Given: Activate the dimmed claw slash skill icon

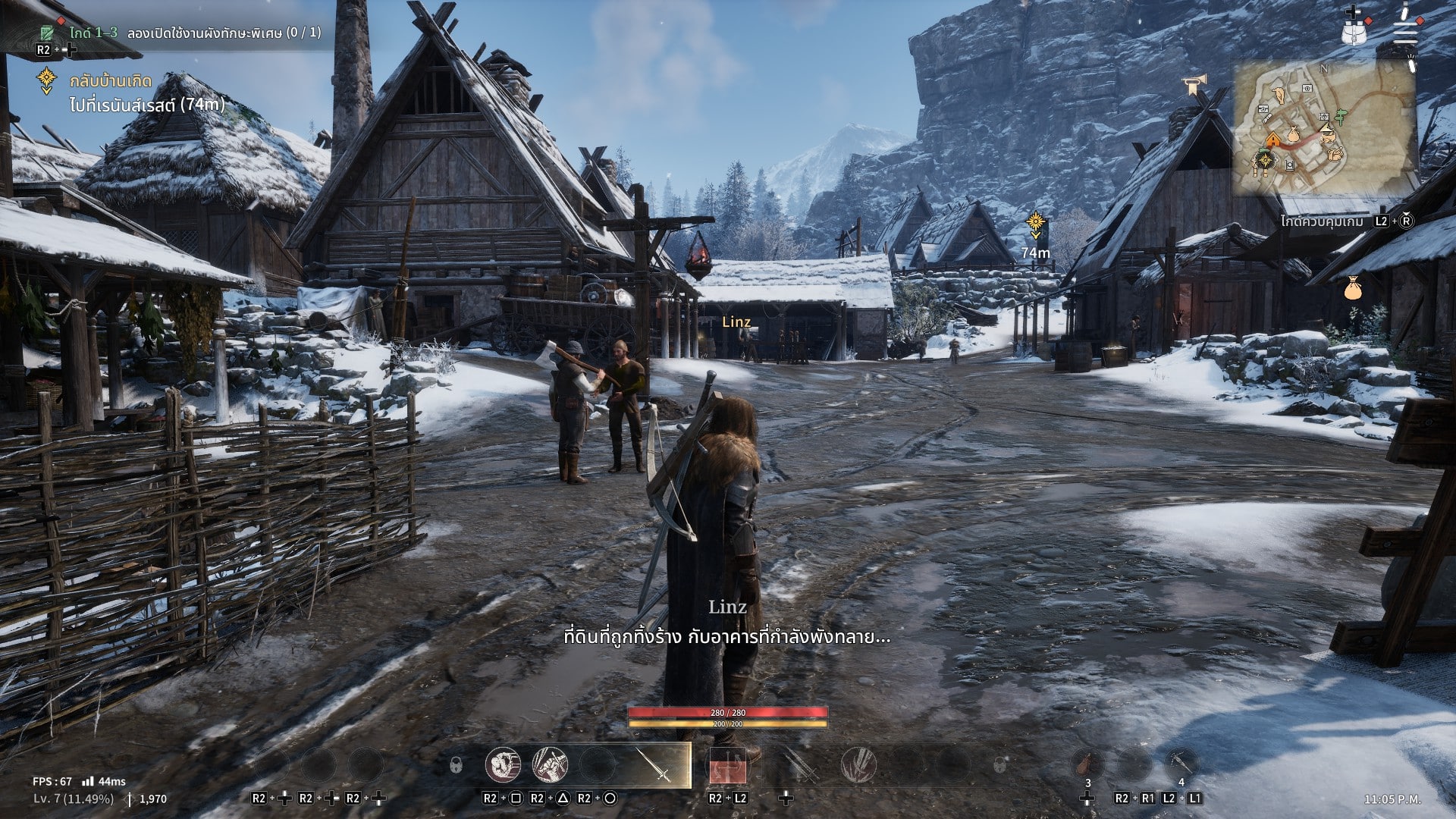Looking at the screenshot, I should [858, 764].
